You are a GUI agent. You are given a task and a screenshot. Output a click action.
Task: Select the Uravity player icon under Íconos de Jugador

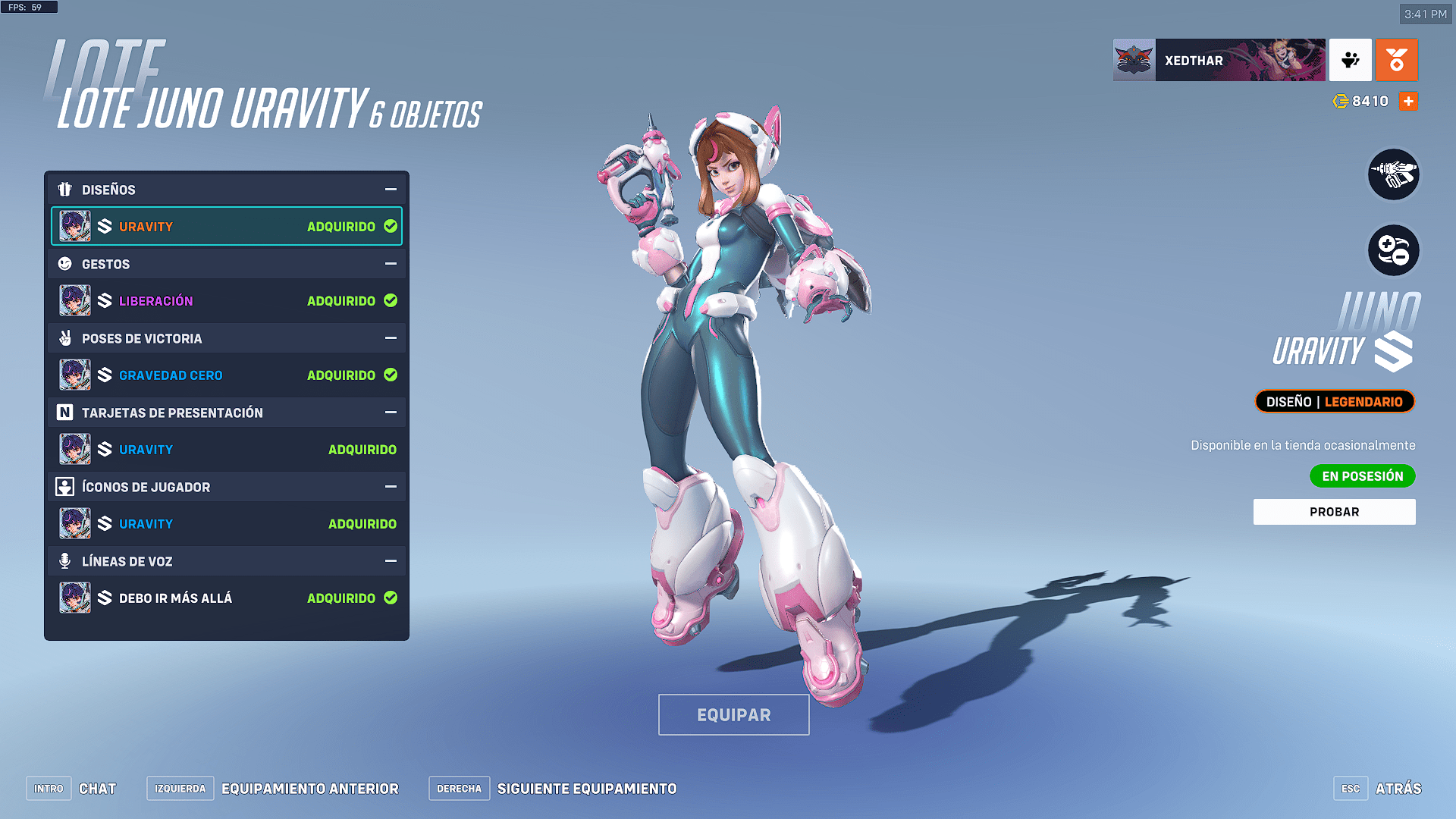(226, 524)
